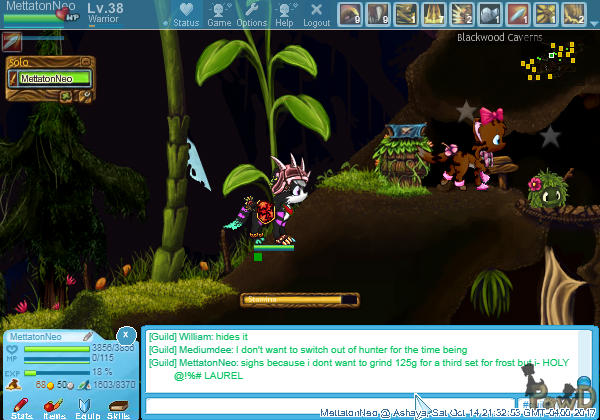Click the chat text input field
The image size is (600, 420).
tap(280, 405)
